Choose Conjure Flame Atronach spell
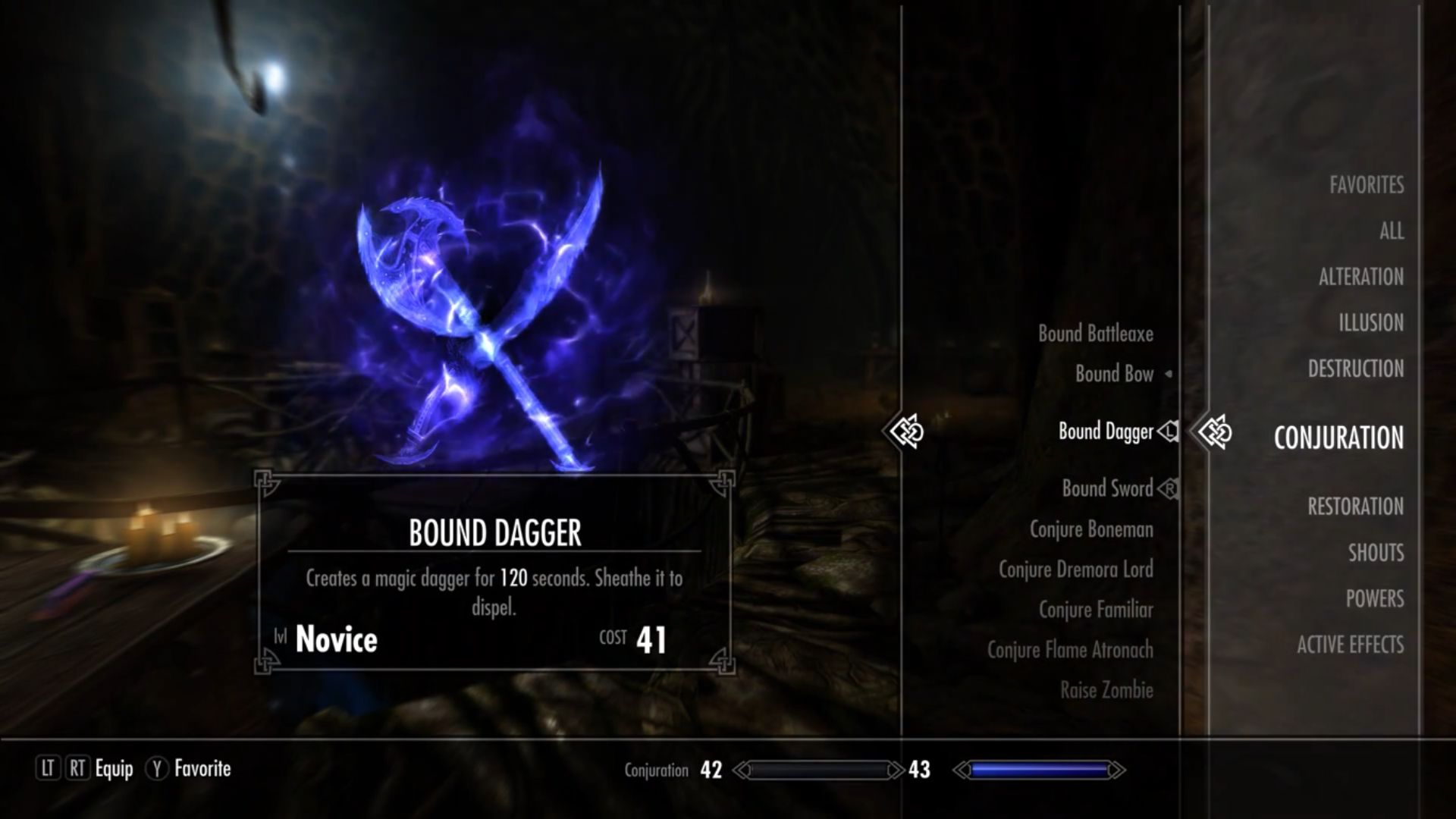Screen dimensions: 1456x819 pyautogui.click(x=1070, y=650)
